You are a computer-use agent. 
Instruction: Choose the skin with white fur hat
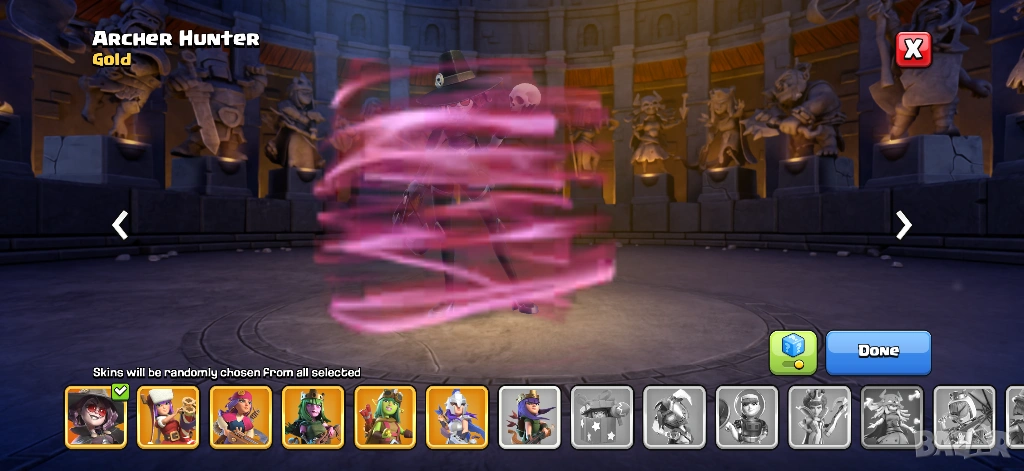point(168,416)
